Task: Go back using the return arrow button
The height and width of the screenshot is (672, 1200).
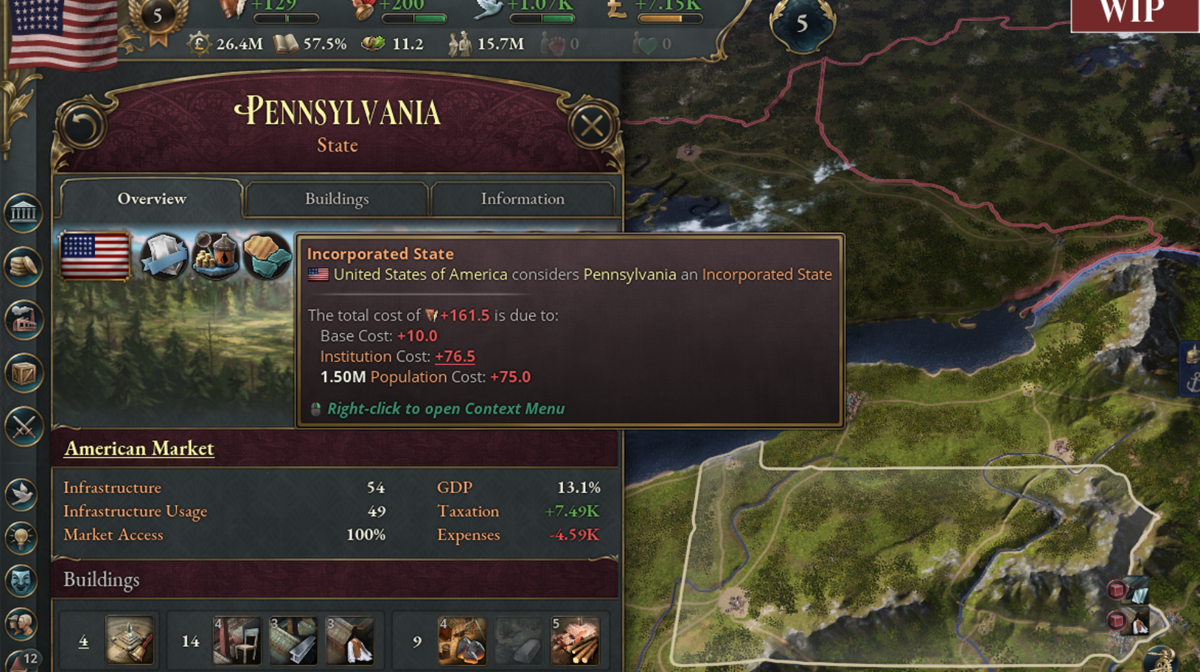Action: 83,126
